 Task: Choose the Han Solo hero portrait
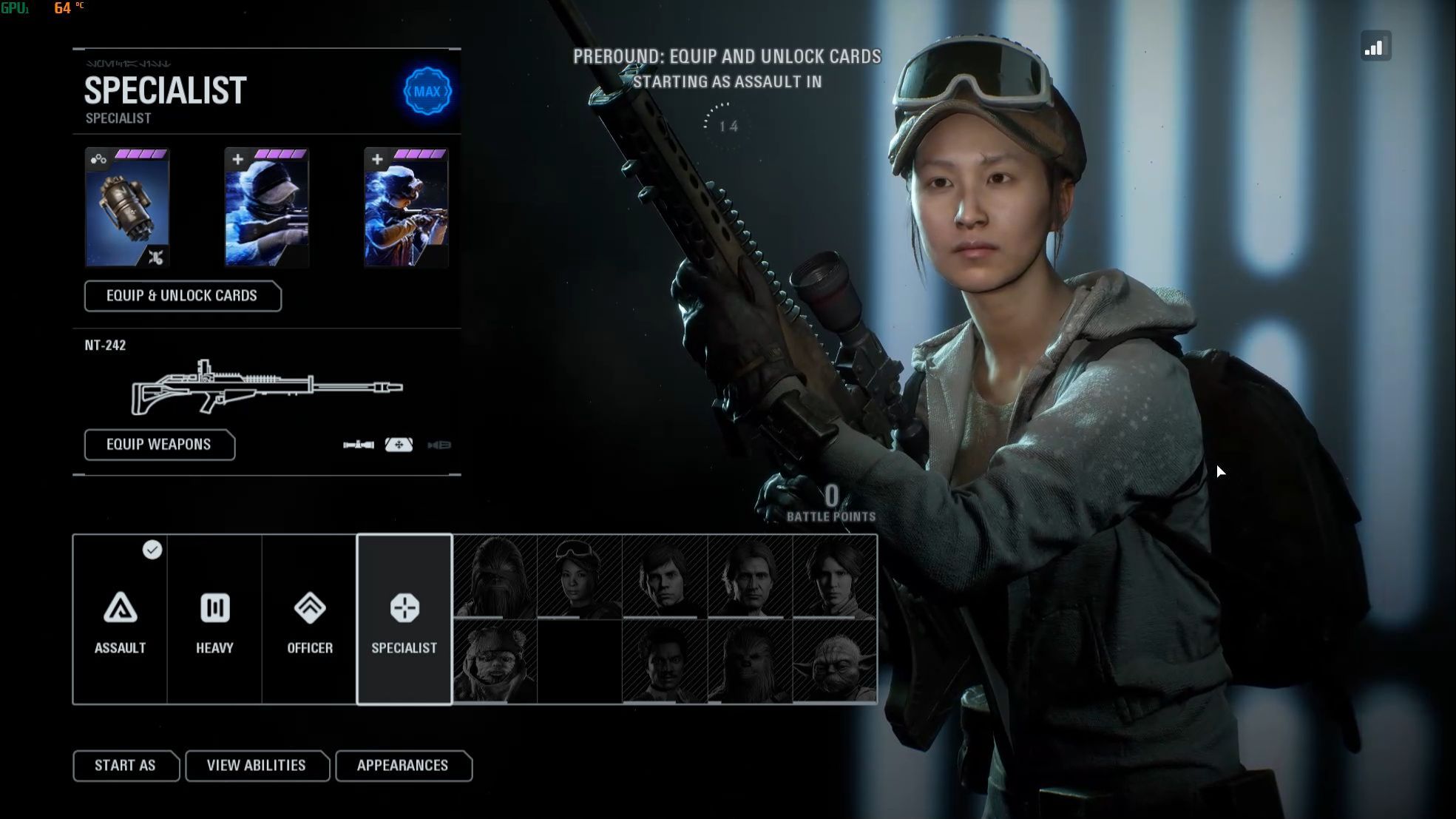[x=749, y=577]
